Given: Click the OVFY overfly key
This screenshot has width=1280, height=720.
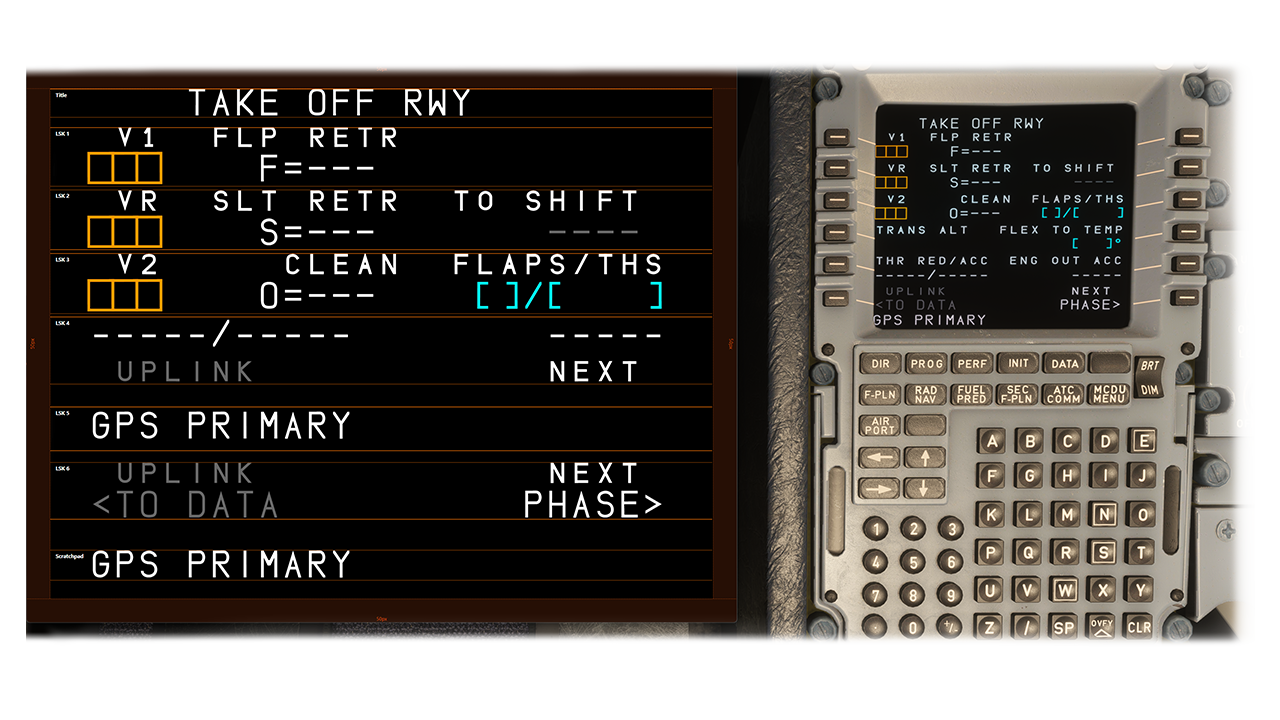Looking at the screenshot, I should 1102,627.
